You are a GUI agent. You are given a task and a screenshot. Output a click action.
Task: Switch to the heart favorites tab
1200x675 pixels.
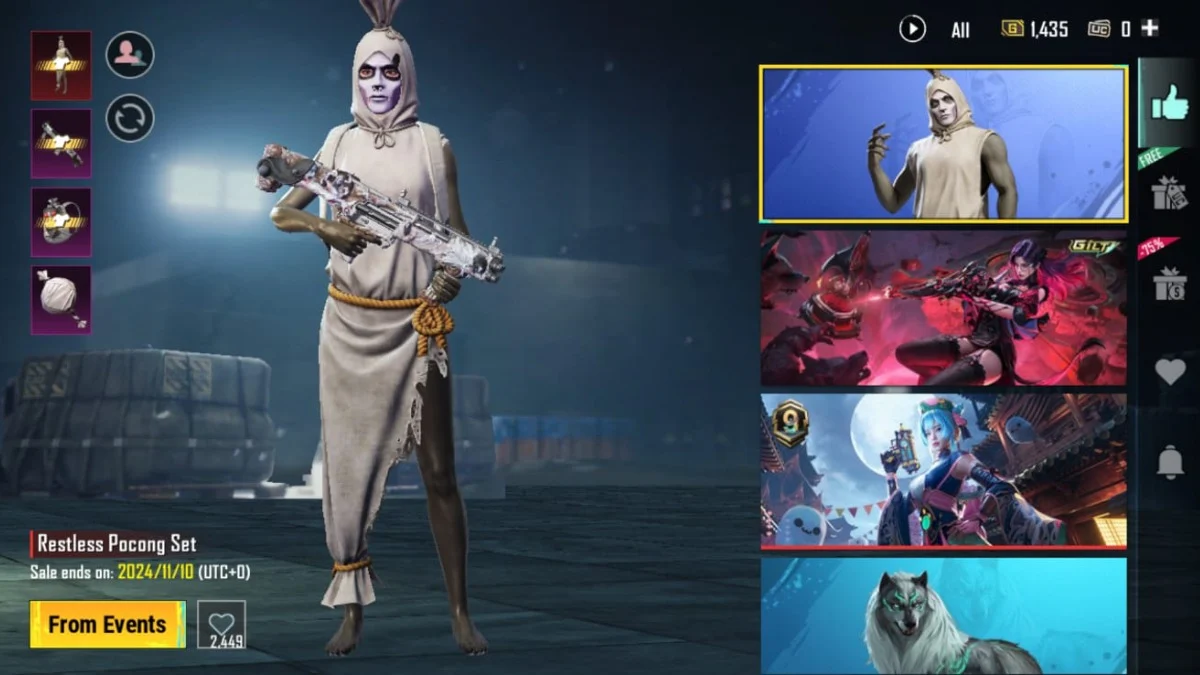(x=1170, y=372)
